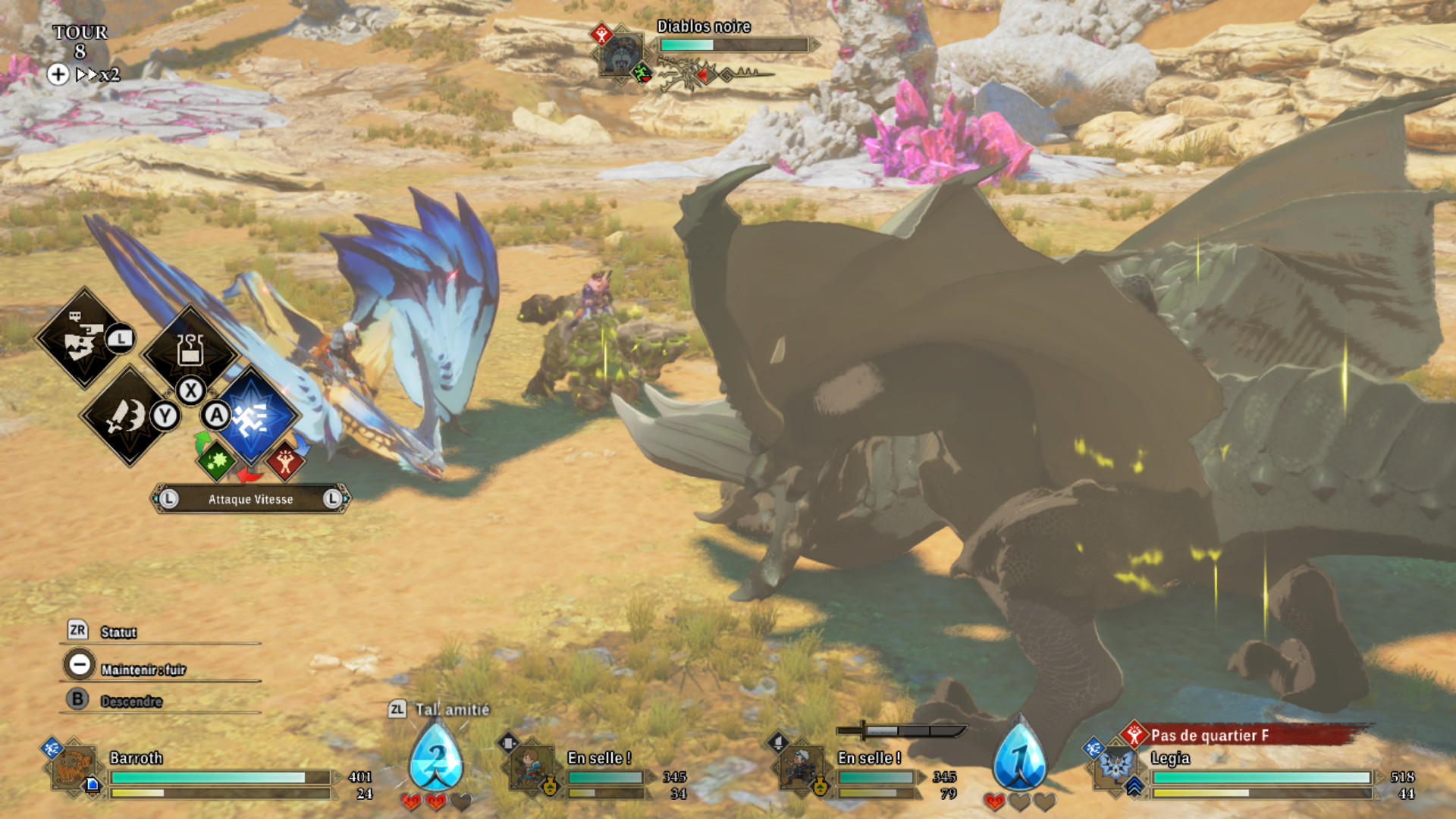Click the Barroth monstie portrait

(74, 767)
